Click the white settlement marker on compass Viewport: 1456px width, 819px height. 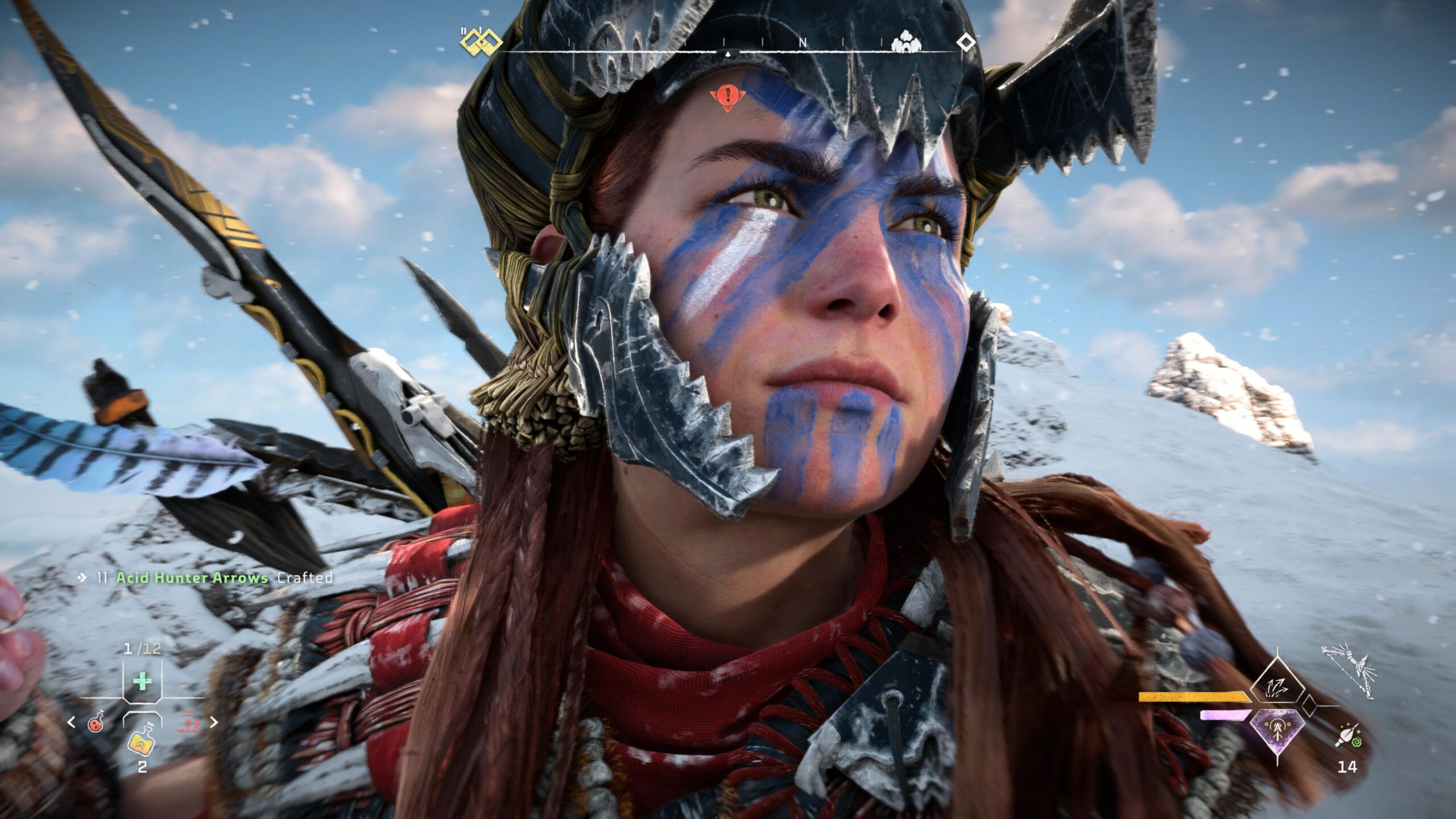(904, 42)
